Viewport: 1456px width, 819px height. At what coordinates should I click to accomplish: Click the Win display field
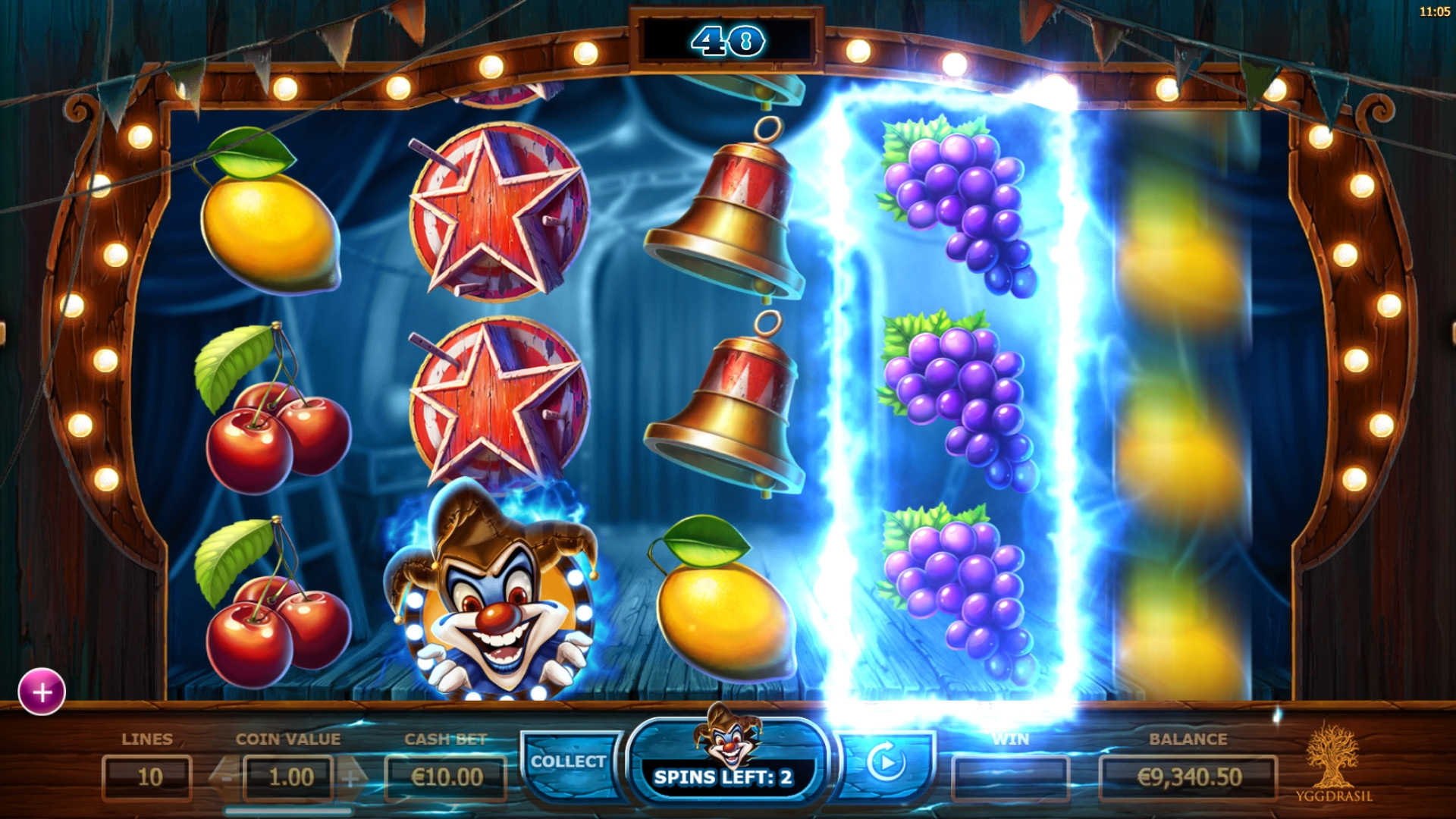click(x=1012, y=777)
